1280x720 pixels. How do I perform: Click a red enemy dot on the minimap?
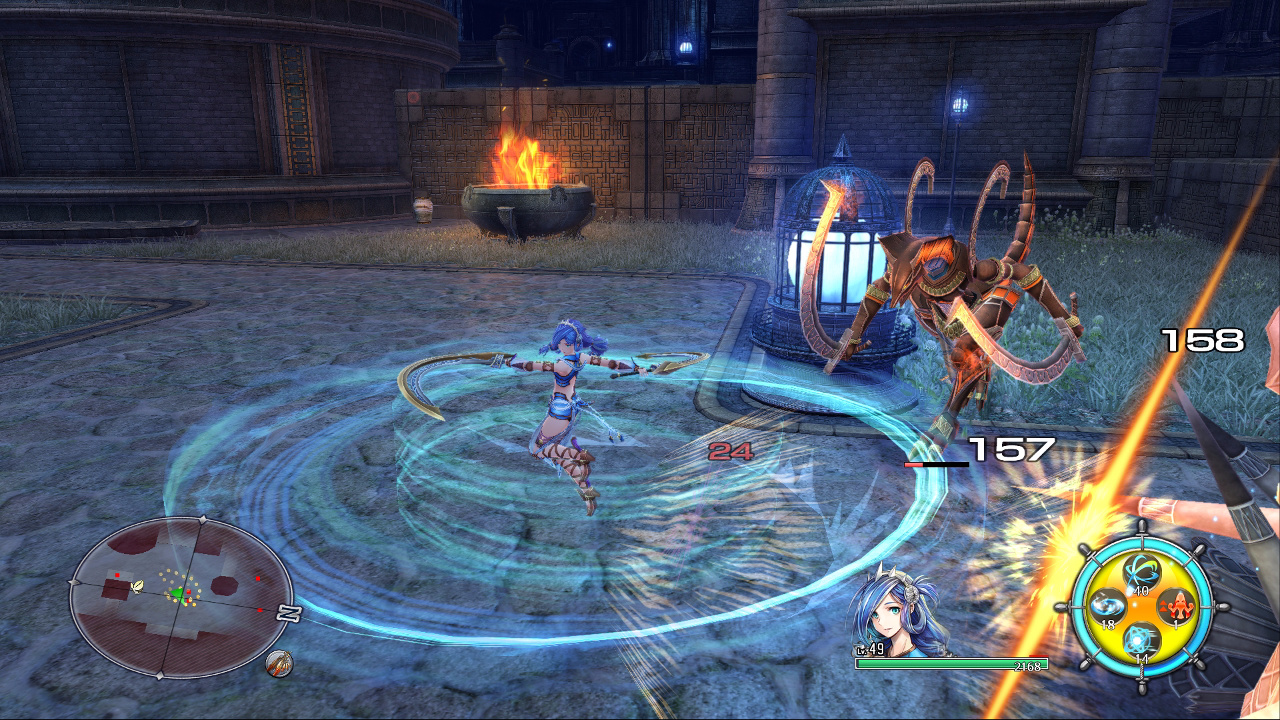coord(258,578)
